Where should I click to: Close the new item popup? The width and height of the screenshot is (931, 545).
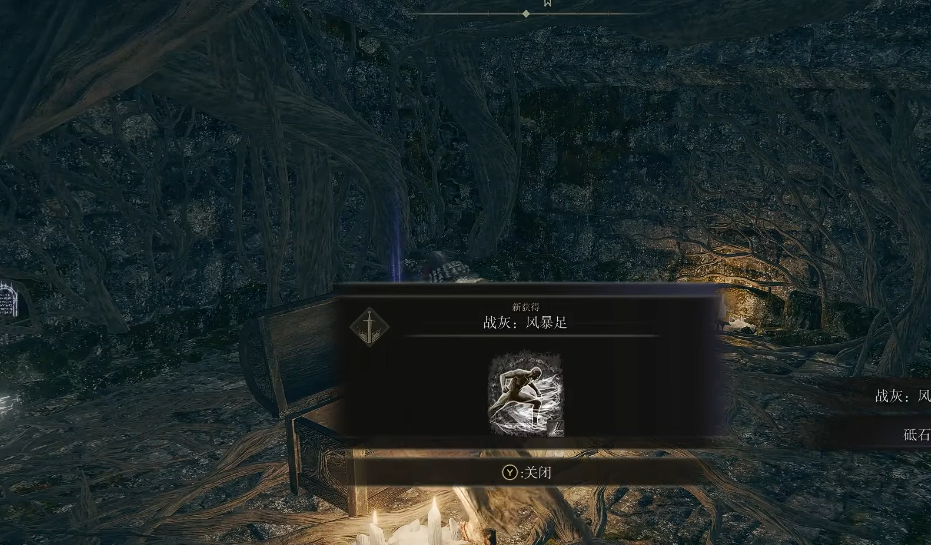(x=527, y=472)
